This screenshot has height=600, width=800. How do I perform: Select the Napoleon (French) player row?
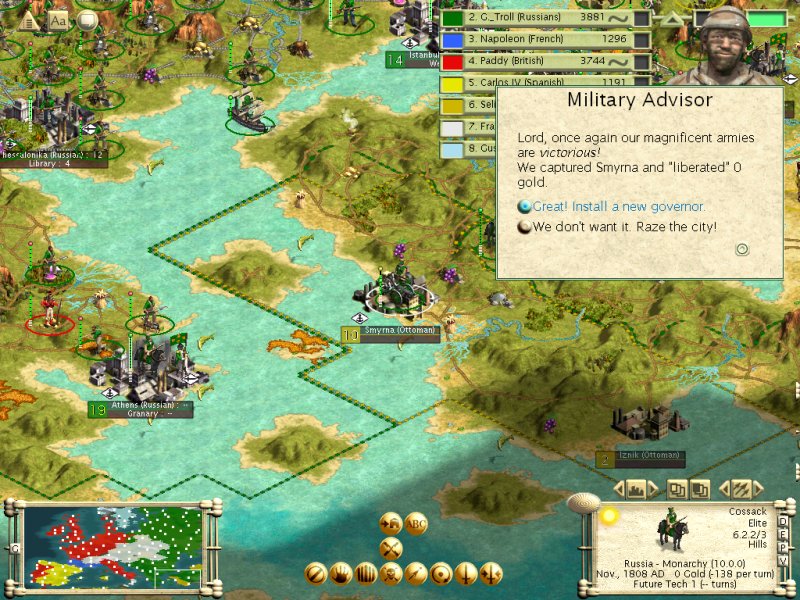coord(544,40)
